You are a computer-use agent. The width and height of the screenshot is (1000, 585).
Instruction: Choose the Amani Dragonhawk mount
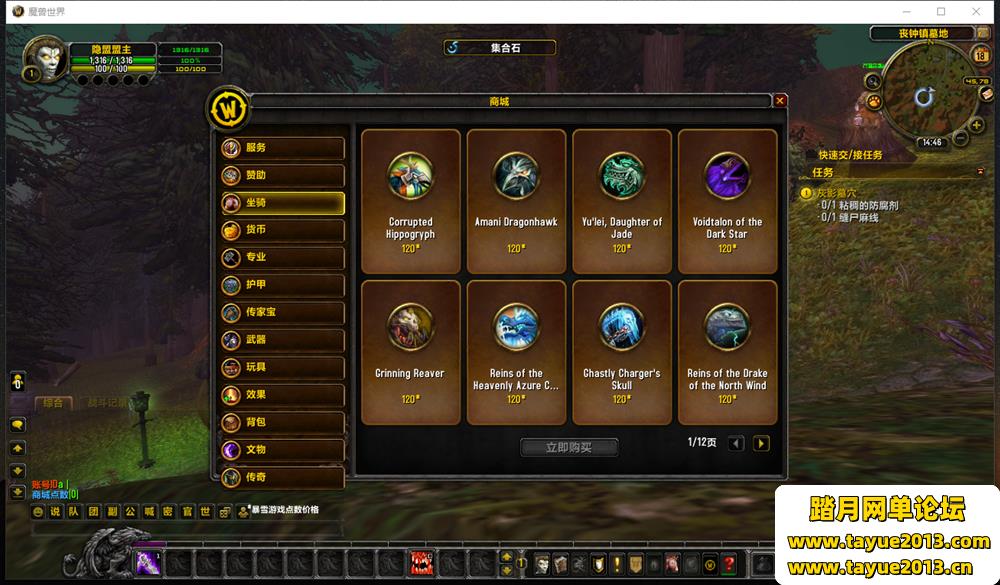tap(516, 201)
